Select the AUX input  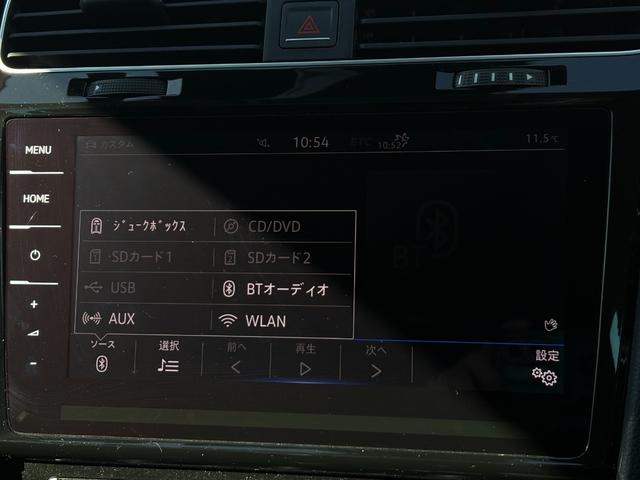coord(147,320)
